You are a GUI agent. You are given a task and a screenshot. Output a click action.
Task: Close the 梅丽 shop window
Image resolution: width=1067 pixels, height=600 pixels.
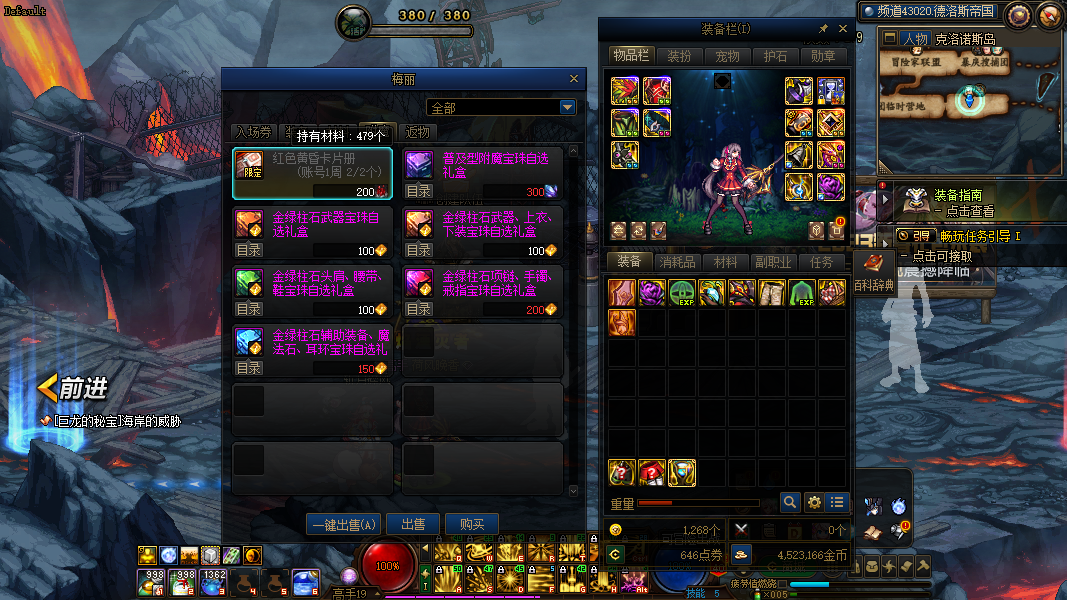(573, 79)
